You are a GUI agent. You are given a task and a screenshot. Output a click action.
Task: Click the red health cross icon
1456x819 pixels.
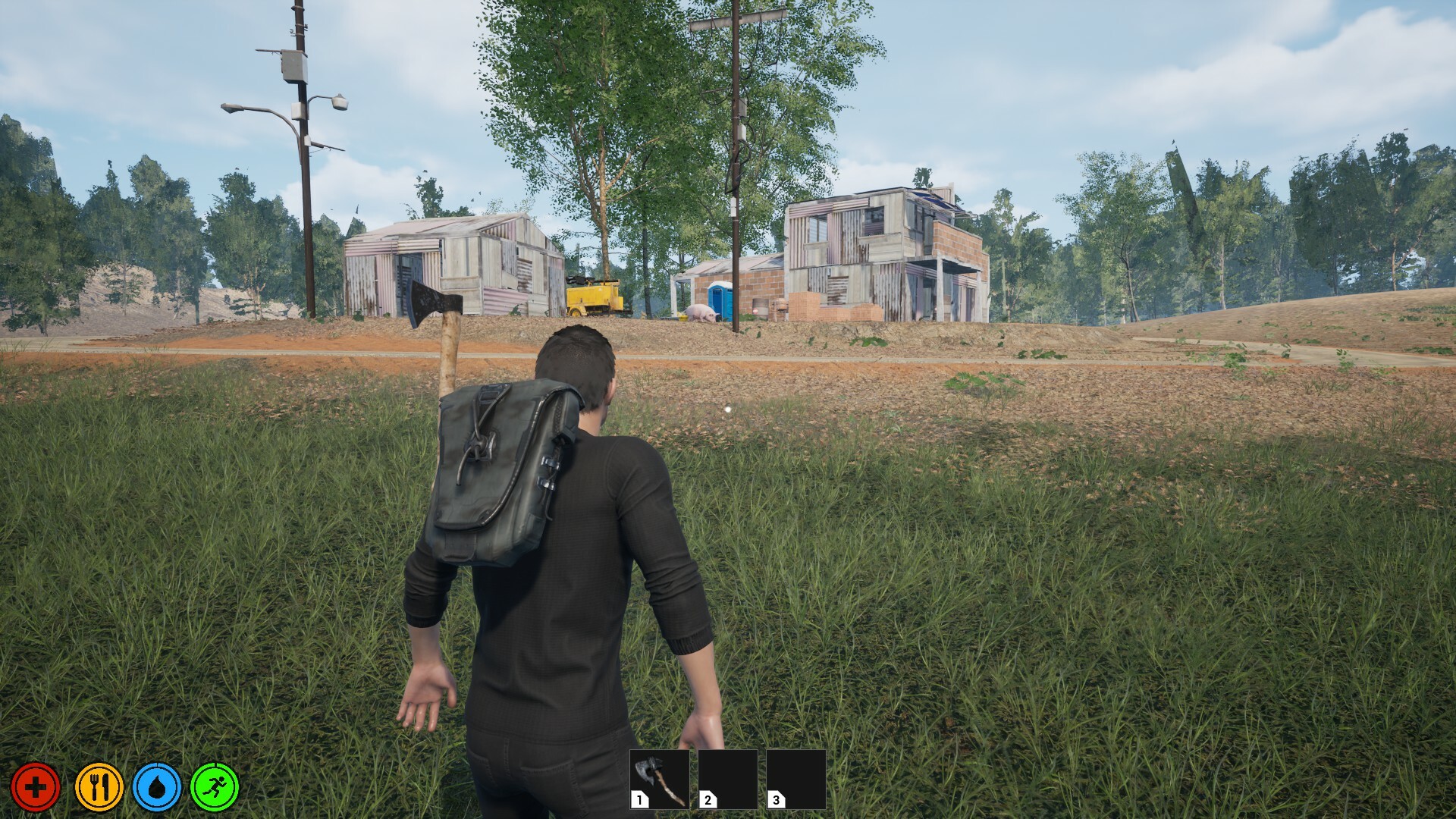point(36,786)
